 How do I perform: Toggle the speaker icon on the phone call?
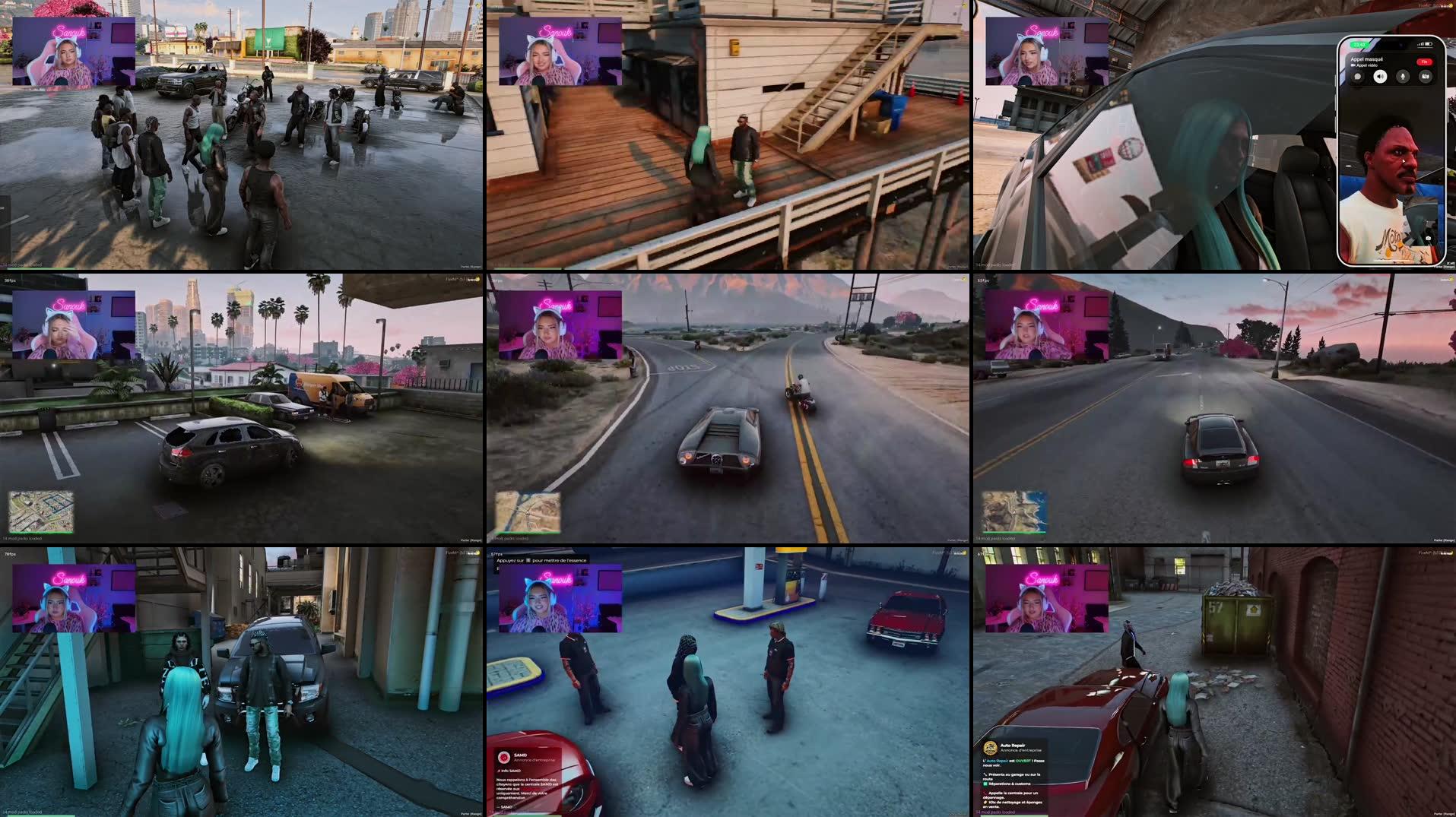(x=1381, y=76)
